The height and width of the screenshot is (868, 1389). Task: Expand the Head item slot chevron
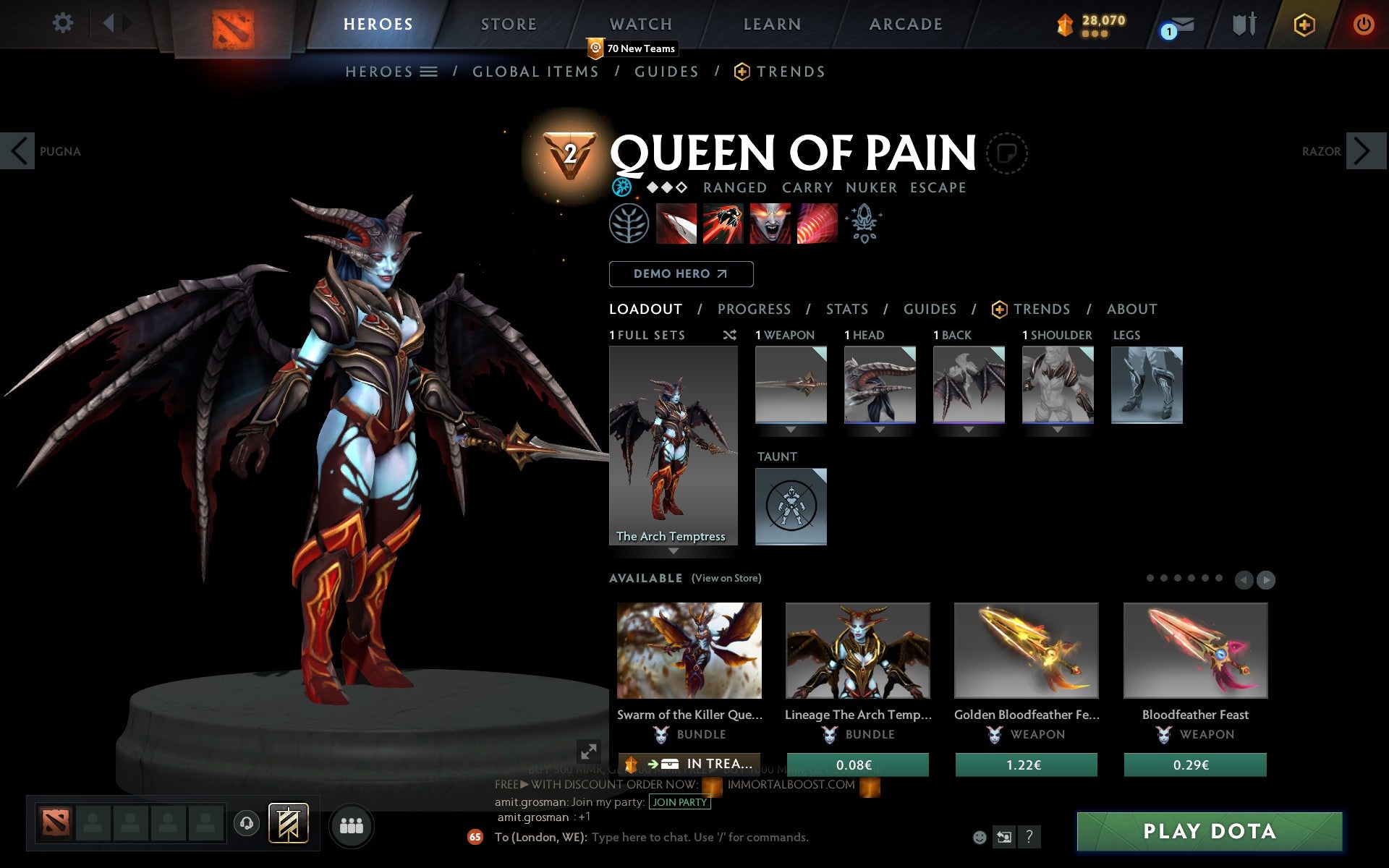pyautogui.click(x=878, y=428)
